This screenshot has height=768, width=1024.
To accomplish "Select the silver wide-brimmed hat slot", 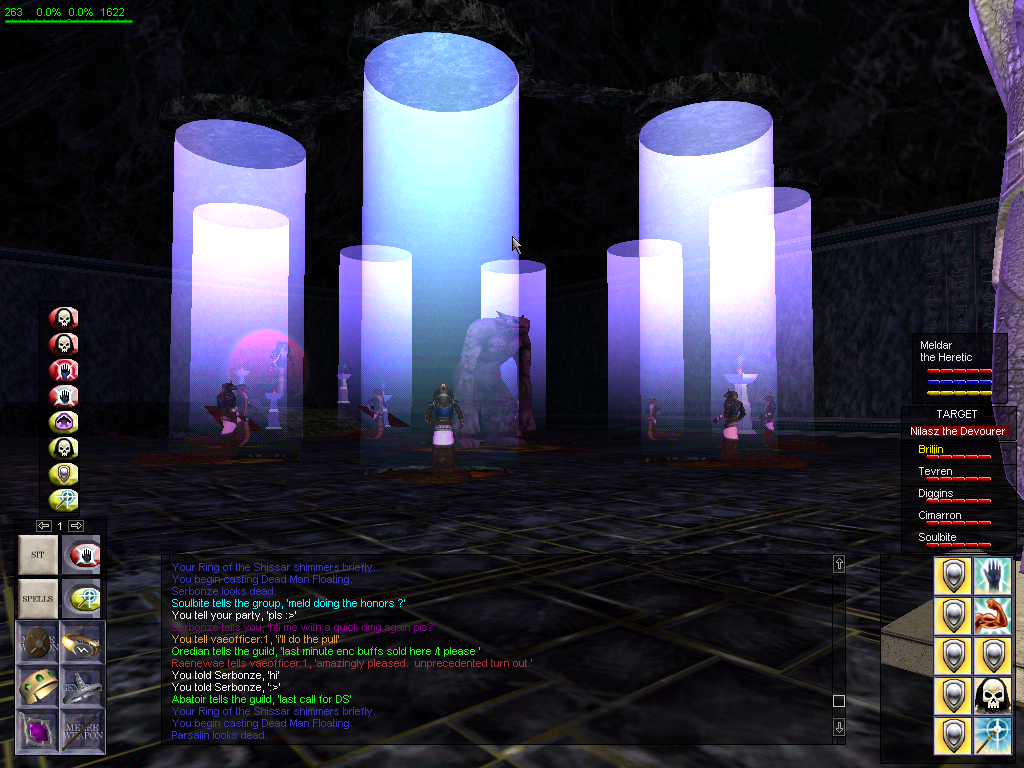I will (82, 686).
